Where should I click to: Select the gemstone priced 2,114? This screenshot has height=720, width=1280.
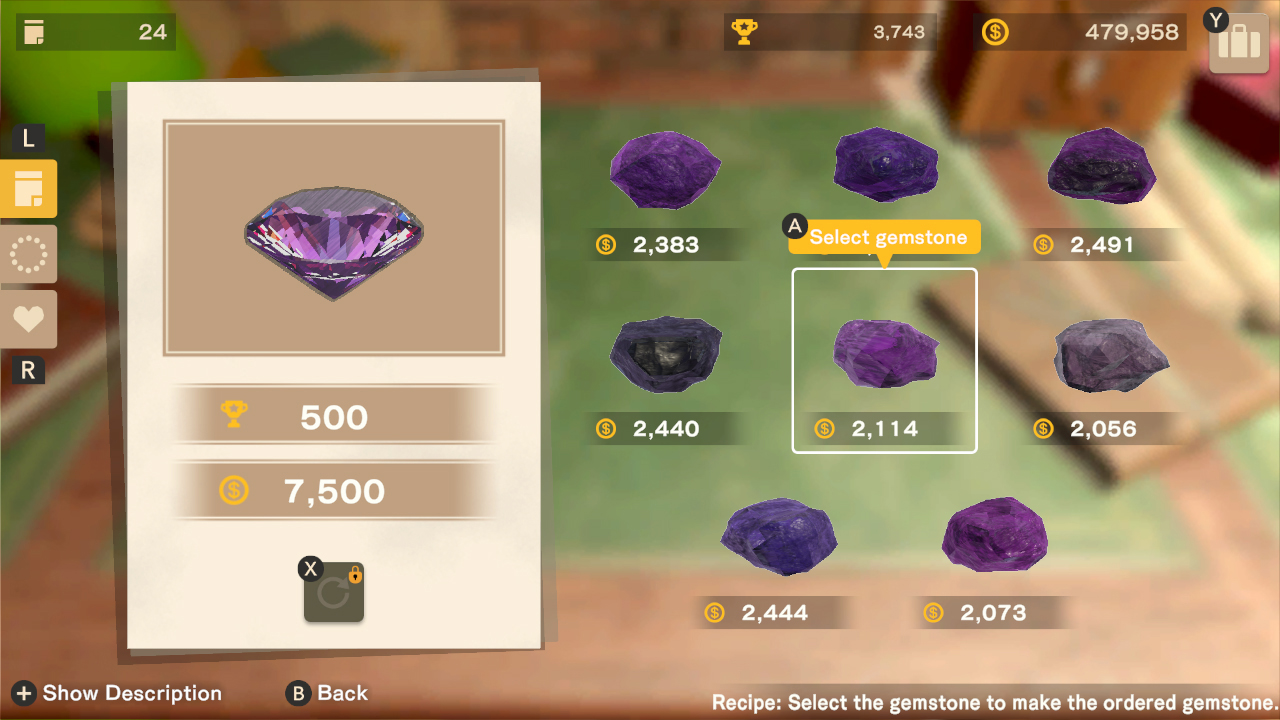pyautogui.click(x=884, y=355)
